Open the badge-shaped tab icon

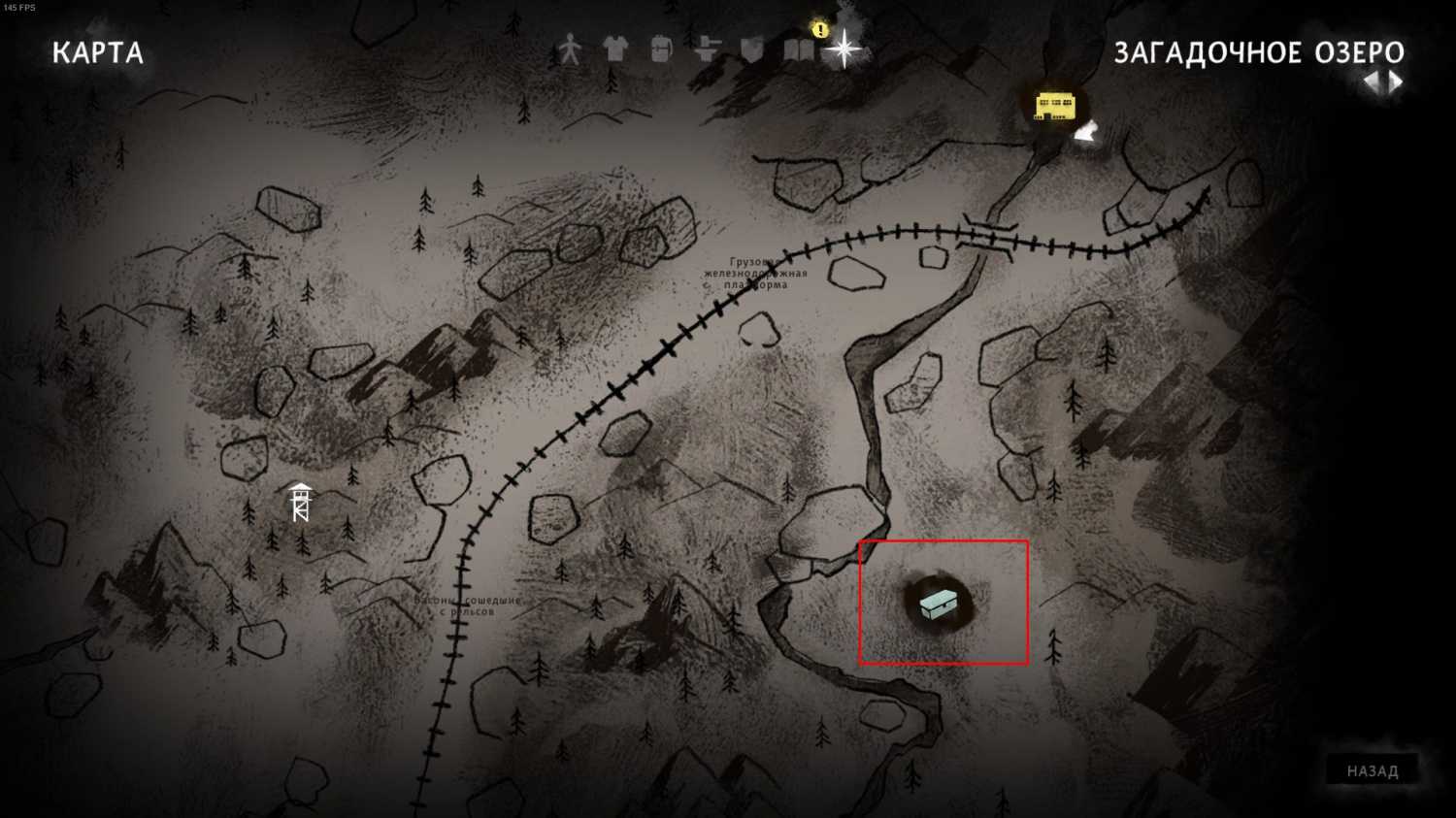[x=752, y=49]
